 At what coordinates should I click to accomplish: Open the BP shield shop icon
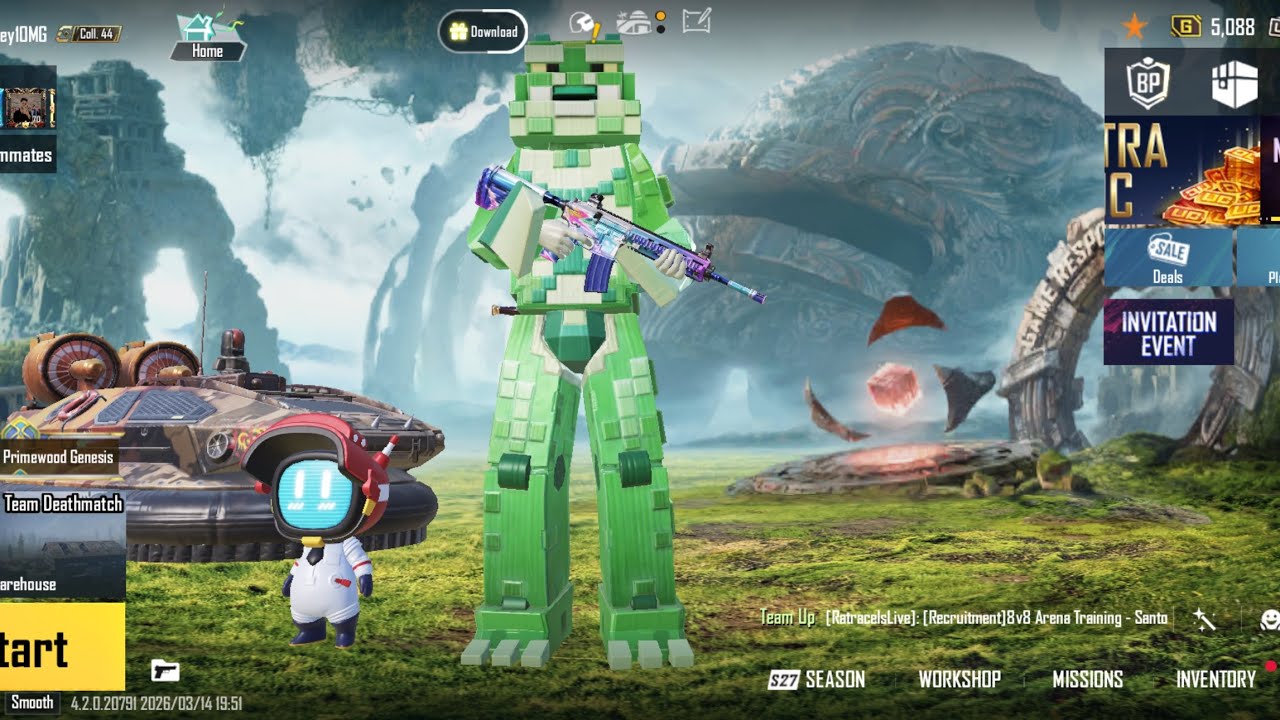1149,83
